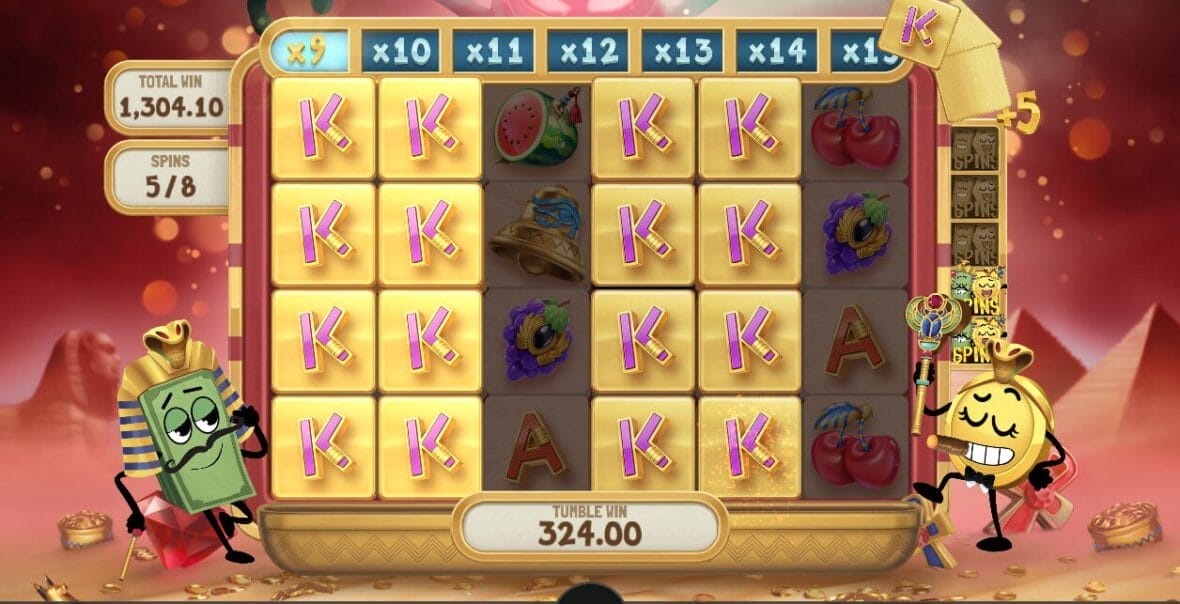
Task: Select the x12 multiplier tile
Action: 587,51
